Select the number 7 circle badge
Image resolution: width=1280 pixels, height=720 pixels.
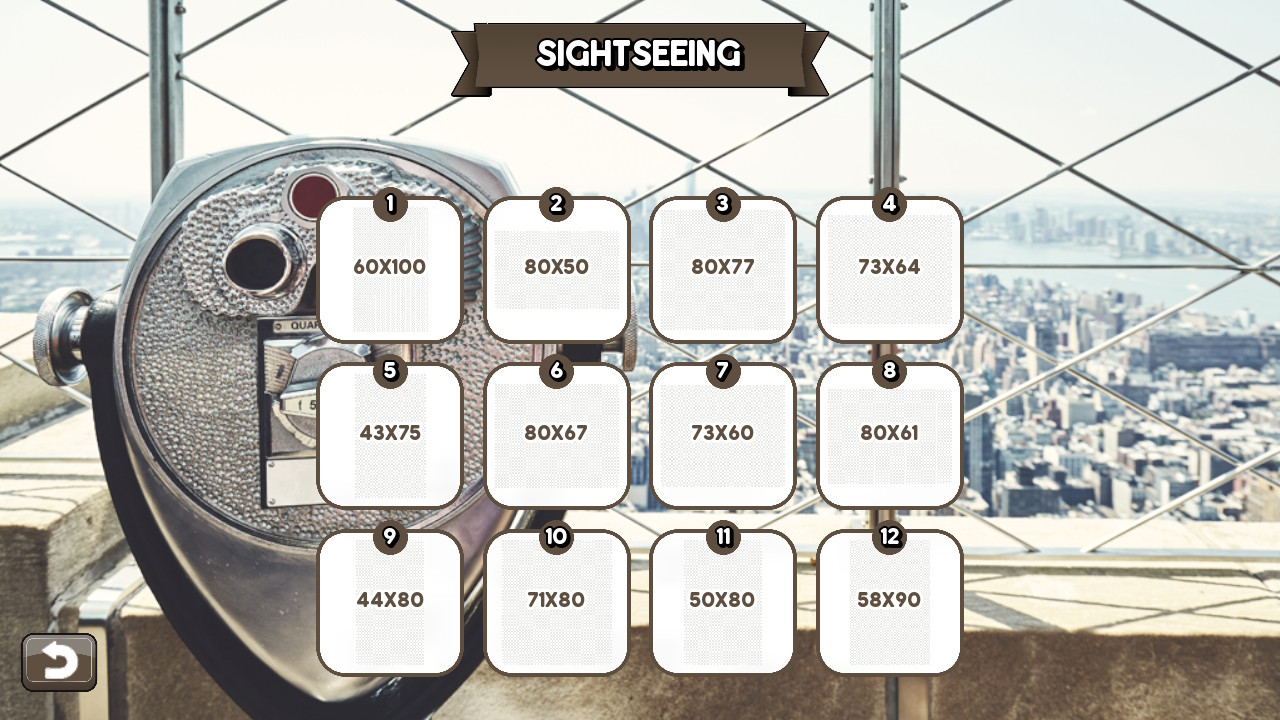(x=723, y=371)
